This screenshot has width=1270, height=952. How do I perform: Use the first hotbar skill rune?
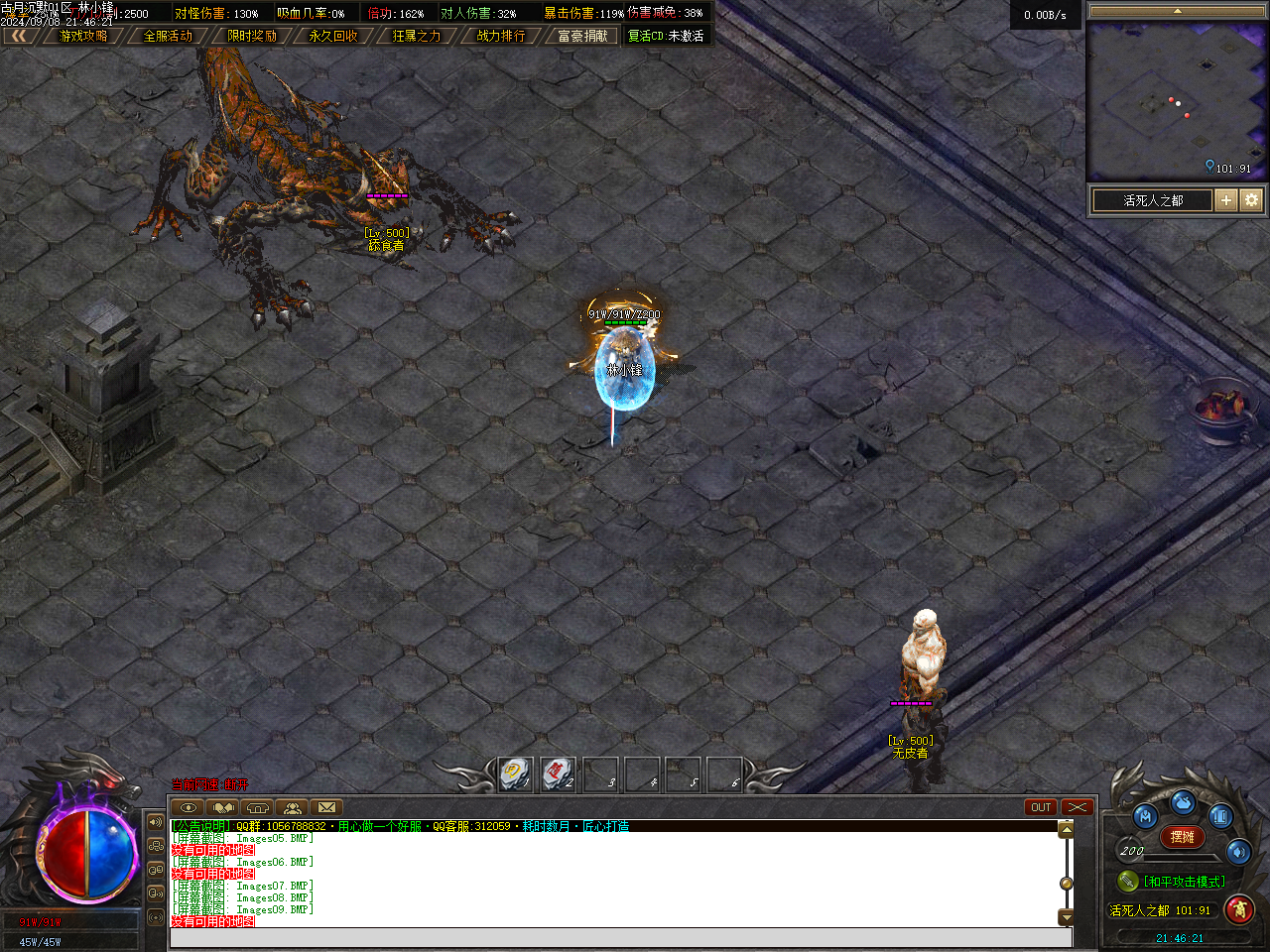(515, 773)
